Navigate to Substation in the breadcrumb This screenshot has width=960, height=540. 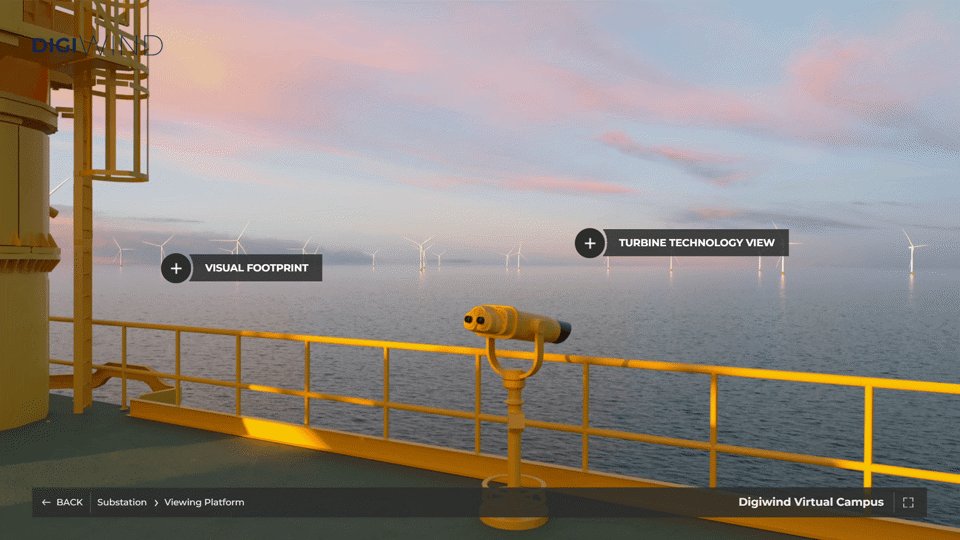pyautogui.click(x=122, y=502)
